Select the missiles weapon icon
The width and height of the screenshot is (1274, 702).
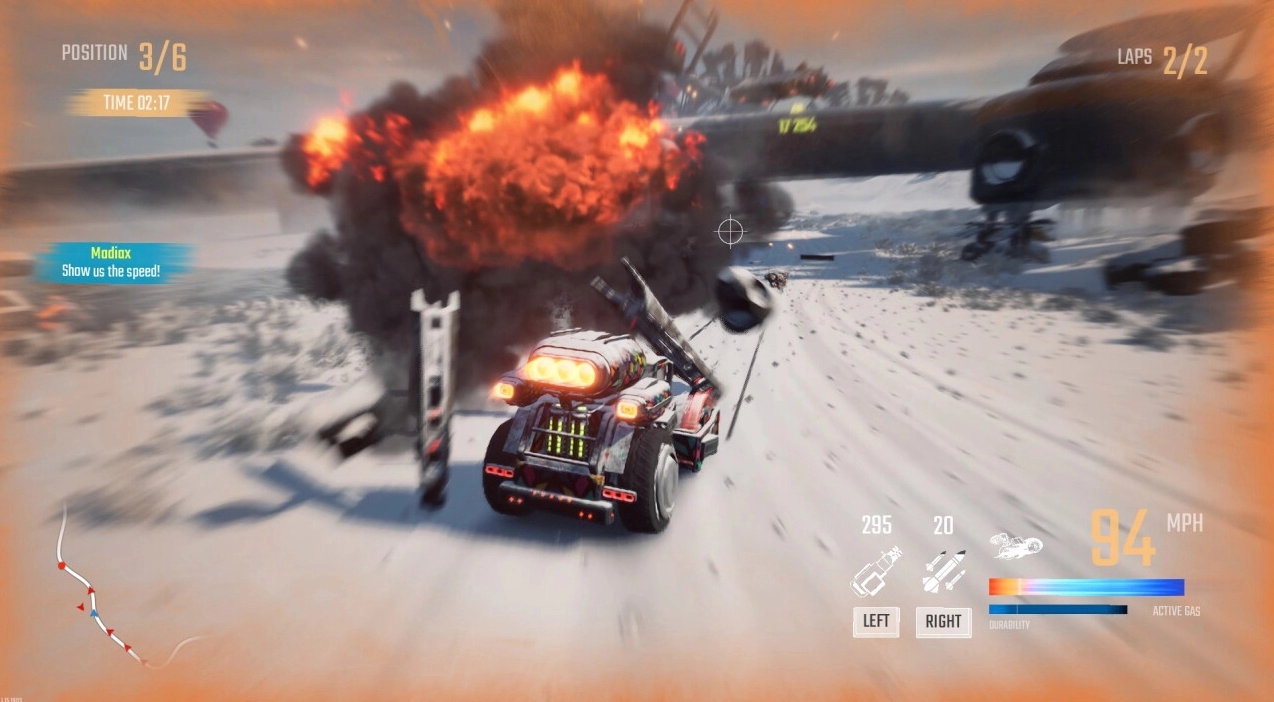point(944,571)
